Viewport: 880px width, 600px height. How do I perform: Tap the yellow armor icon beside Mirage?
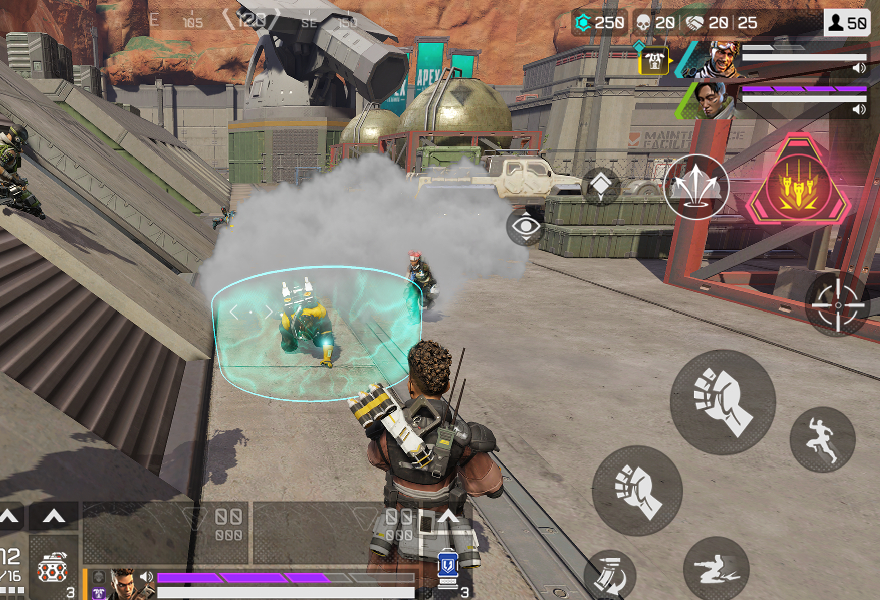coord(654,61)
